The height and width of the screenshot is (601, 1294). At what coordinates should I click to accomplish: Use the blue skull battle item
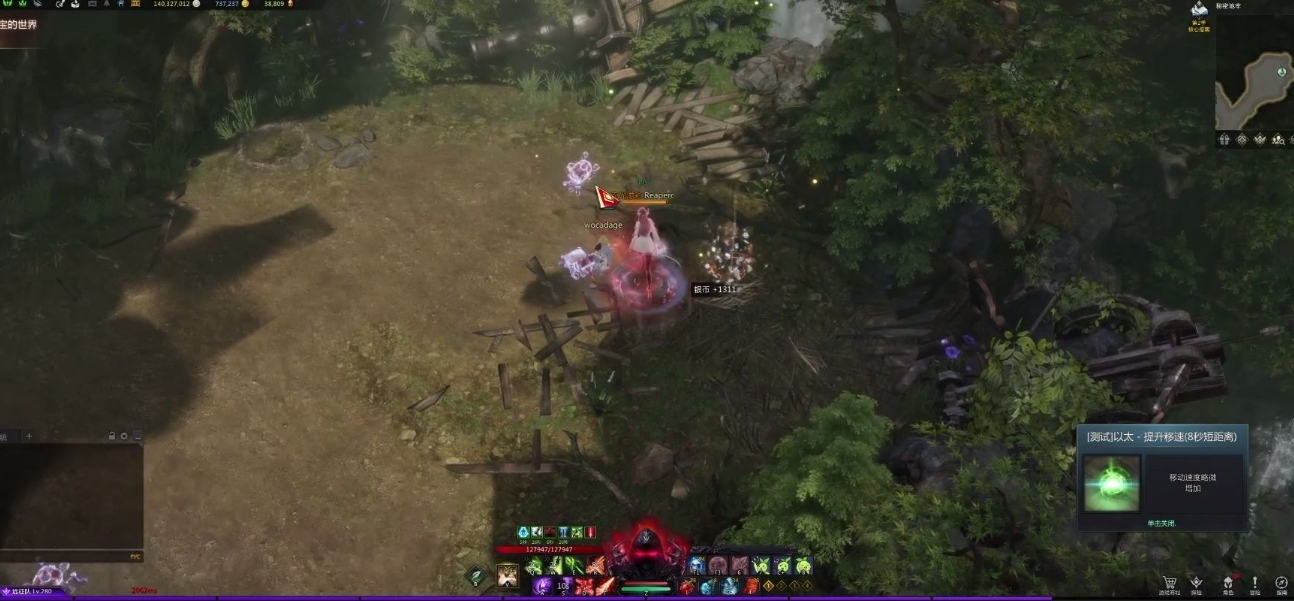point(697,566)
